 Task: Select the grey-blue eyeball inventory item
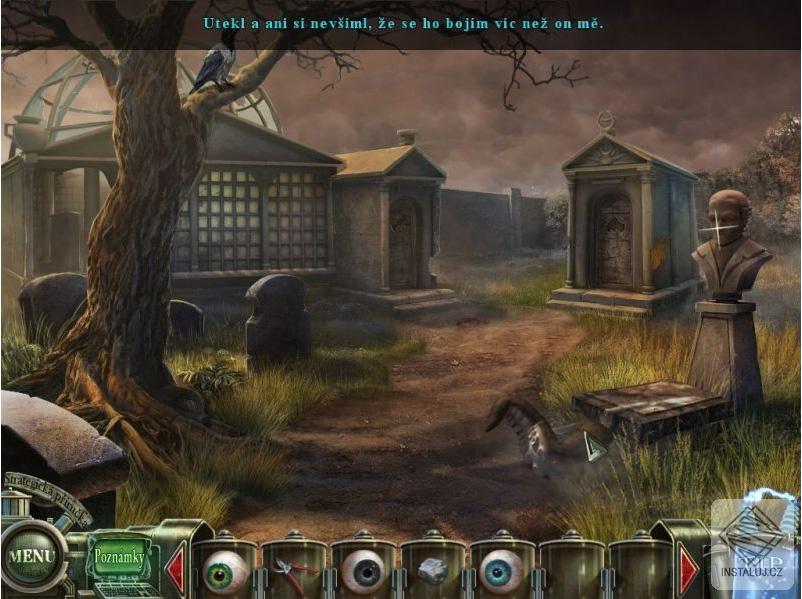(363, 571)
